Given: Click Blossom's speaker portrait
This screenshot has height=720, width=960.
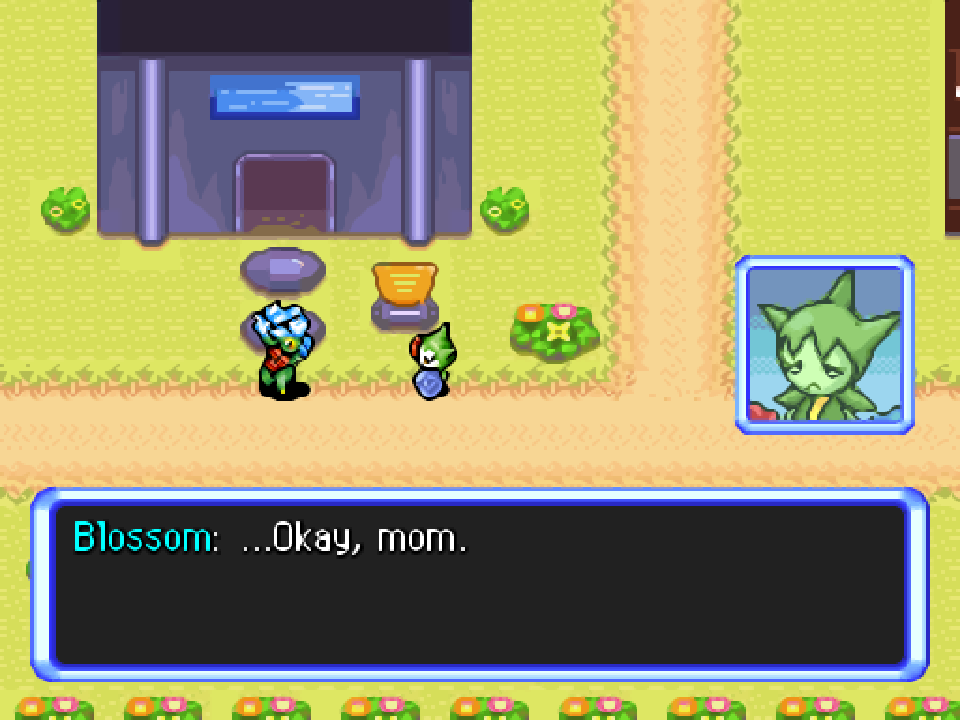Looking at the screenshot, I should click(825, 345).
